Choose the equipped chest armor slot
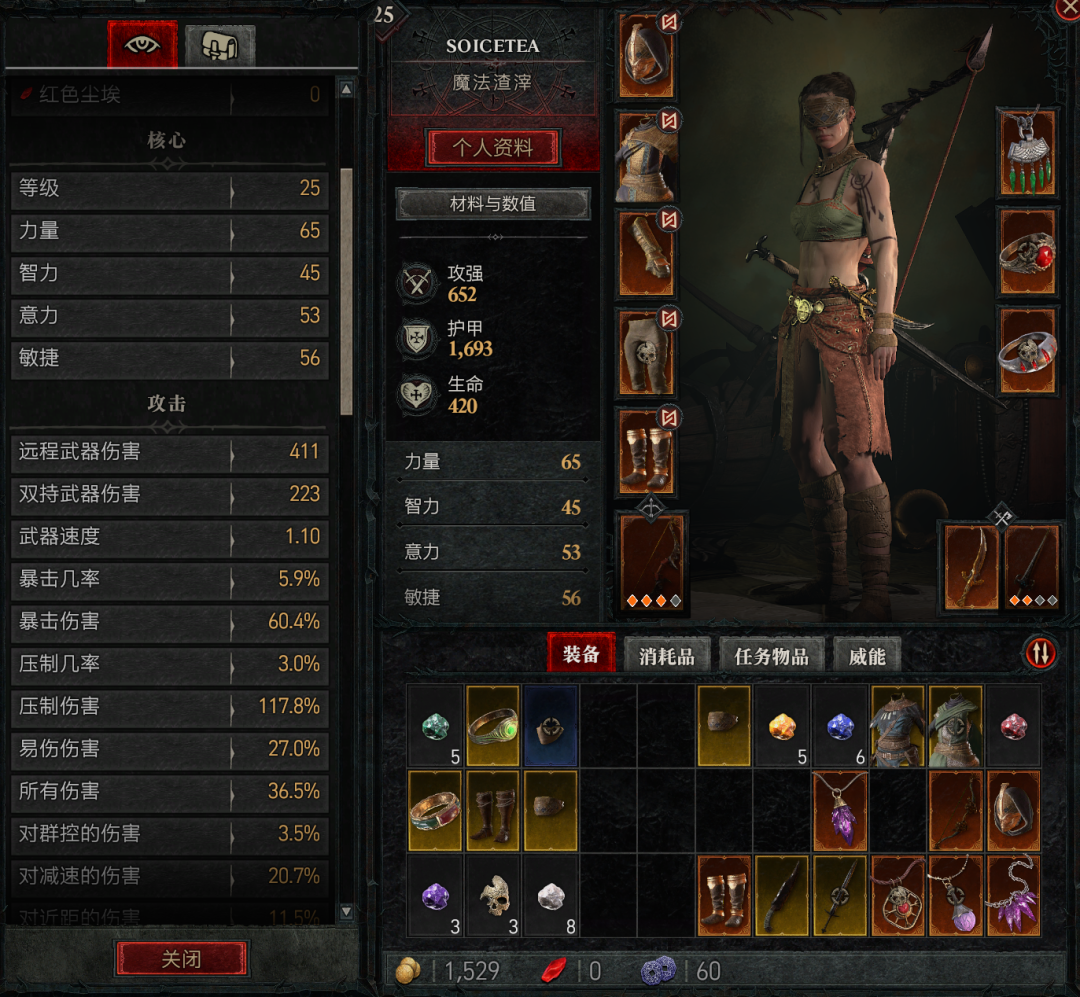 coord(646,154)
